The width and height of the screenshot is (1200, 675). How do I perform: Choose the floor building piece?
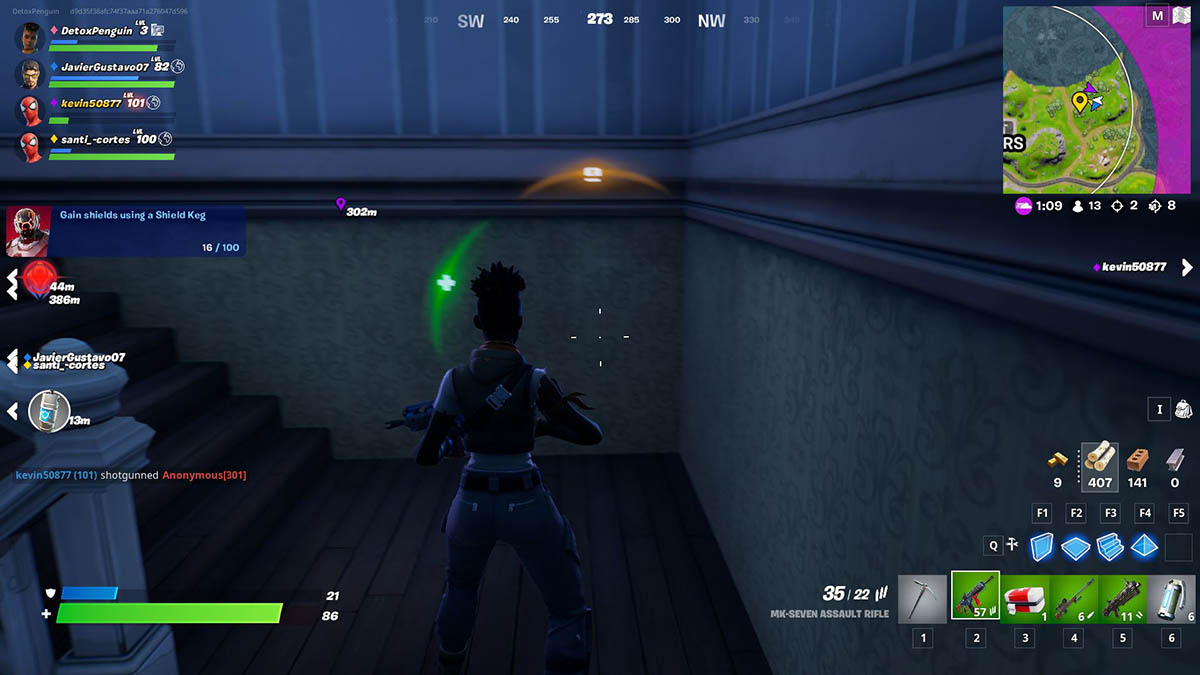pos(1076,546)
